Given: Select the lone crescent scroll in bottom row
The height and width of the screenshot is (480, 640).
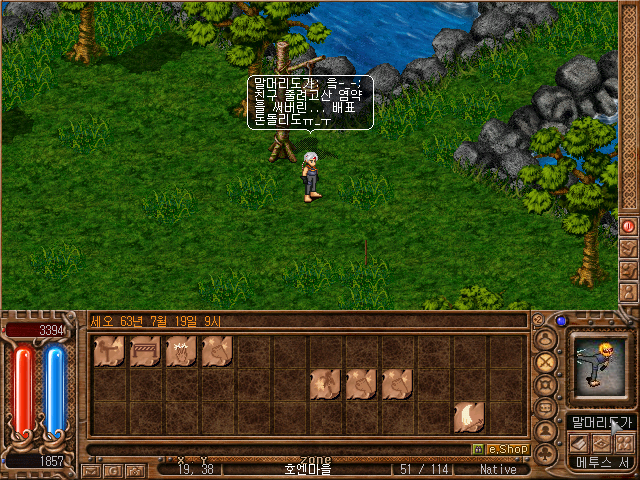Looking at the screenshot, I should click(469, 416).
